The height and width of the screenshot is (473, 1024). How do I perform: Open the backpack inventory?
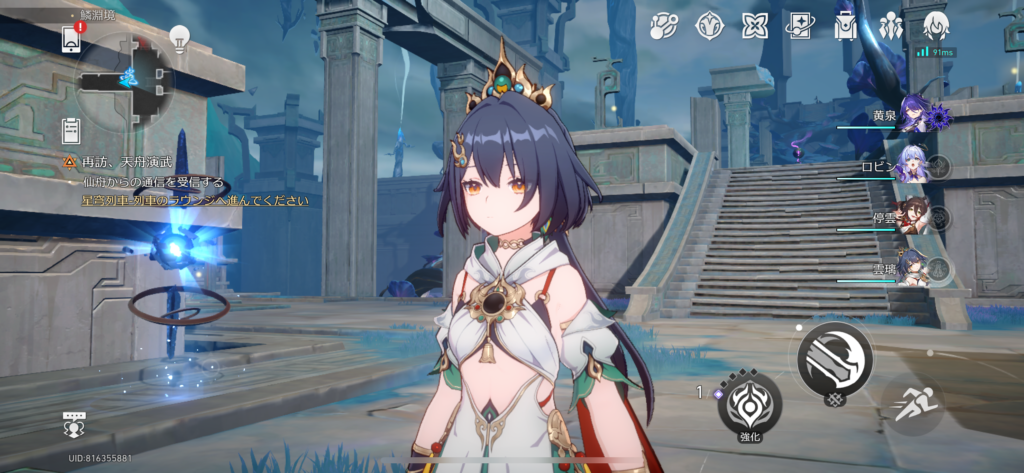[x=845, y=25]
